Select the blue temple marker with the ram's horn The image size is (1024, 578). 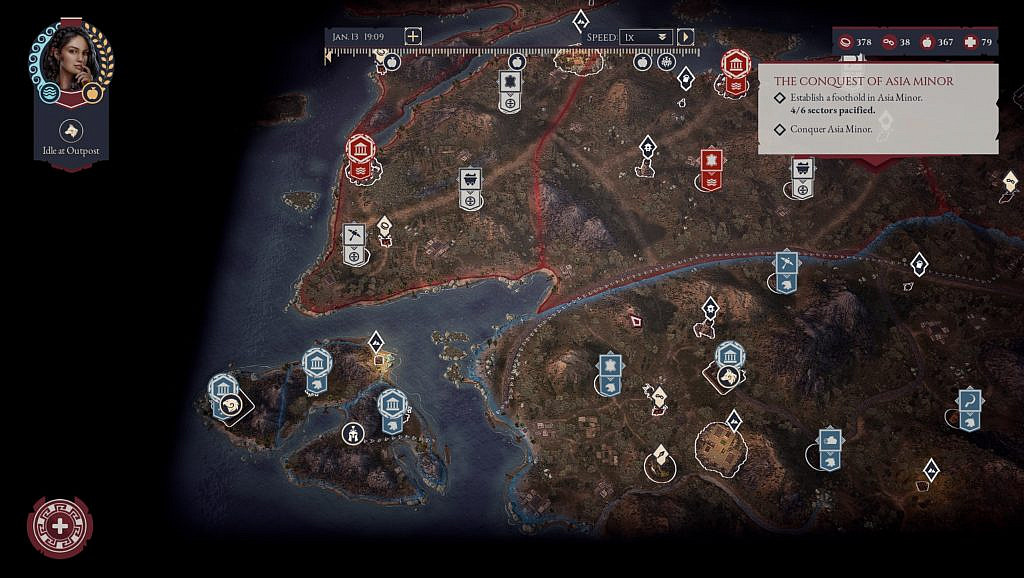coord(223,389)
